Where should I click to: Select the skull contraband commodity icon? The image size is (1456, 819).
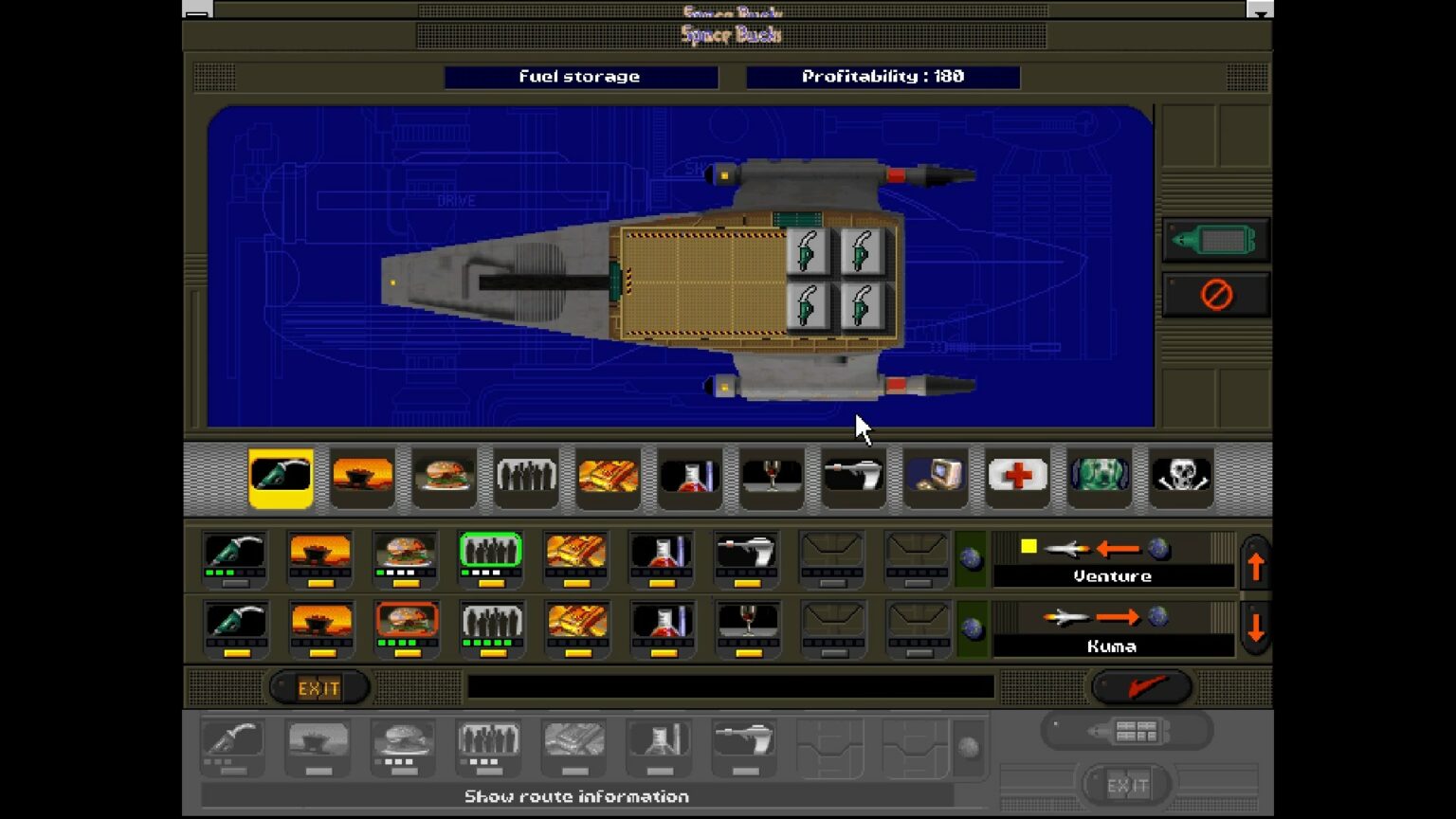coord(1180,479)
